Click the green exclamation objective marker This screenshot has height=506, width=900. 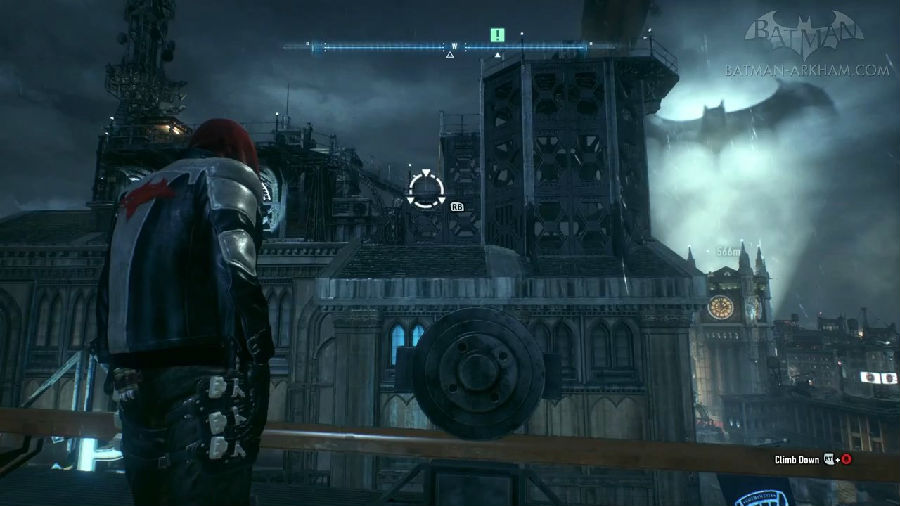[x=497, y=35]
